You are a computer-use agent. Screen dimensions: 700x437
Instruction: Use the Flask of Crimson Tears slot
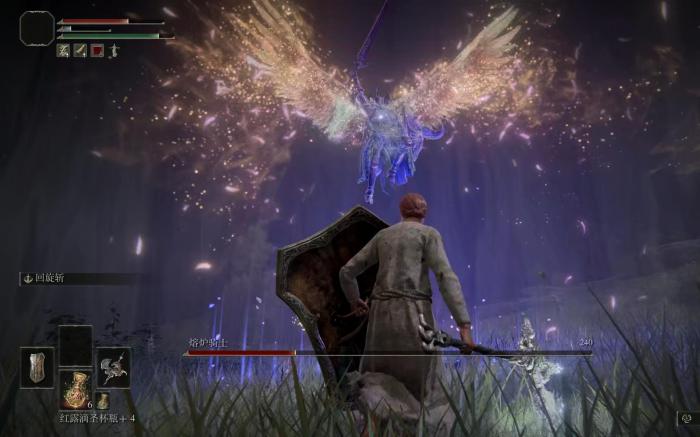pyautogui.click(x=75, y=388)
